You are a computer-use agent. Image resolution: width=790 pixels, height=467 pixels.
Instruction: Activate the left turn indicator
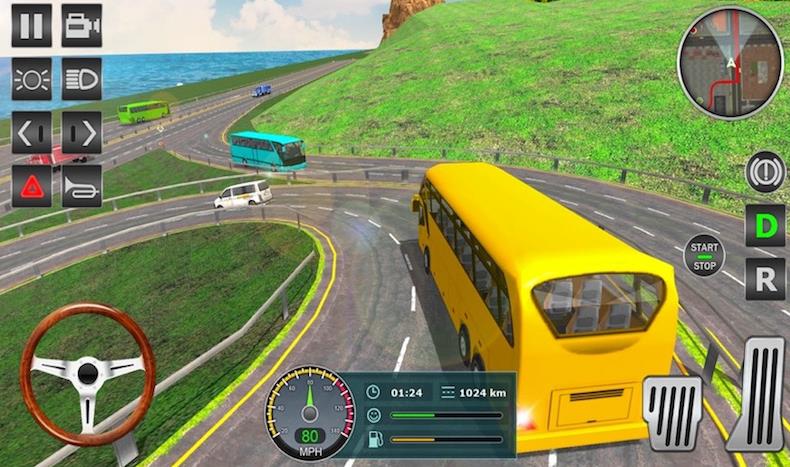[31, 132]
